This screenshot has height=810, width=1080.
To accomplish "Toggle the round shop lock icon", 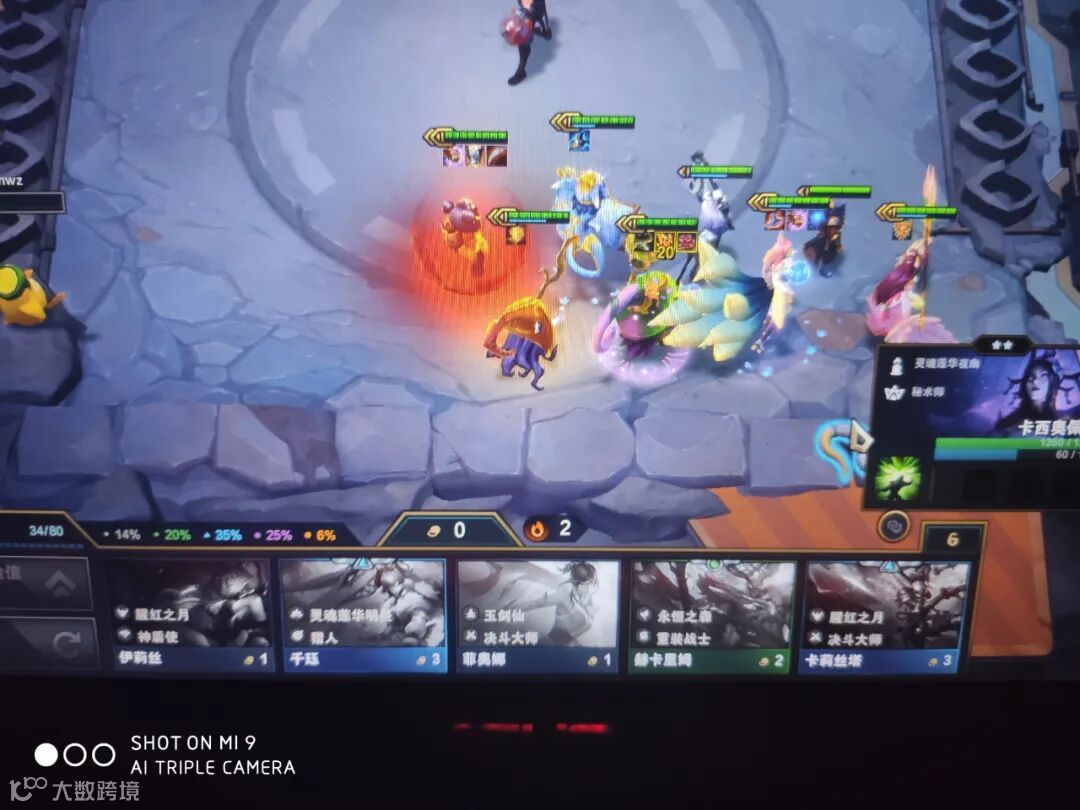I will [x=894, y=526].
